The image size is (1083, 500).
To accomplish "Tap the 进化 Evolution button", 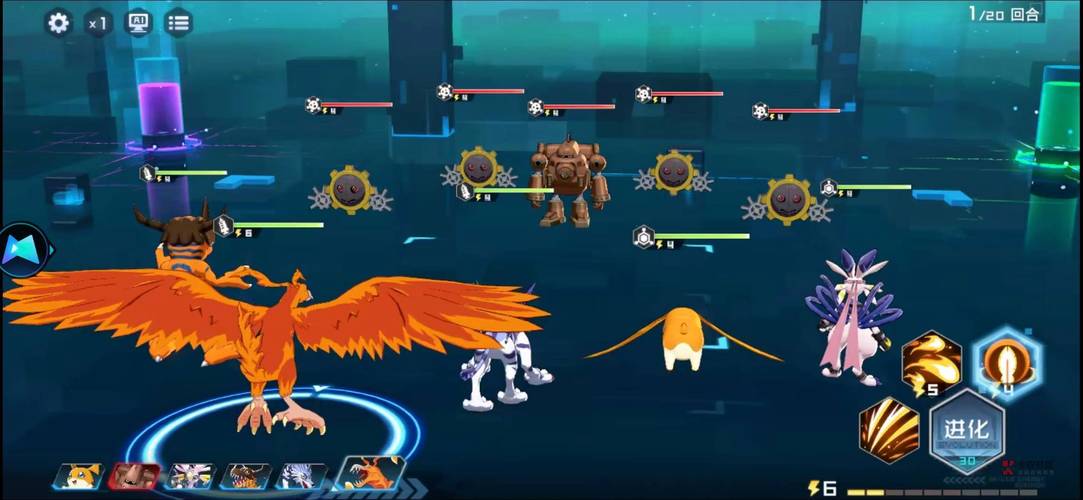I will (x=967, y=432).
